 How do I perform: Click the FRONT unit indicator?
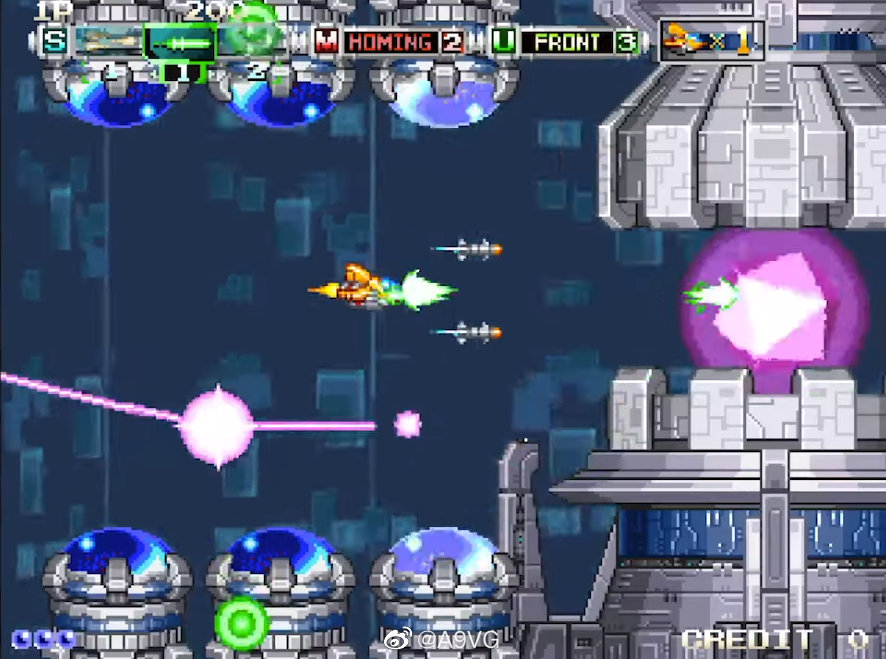click(567, 42)
